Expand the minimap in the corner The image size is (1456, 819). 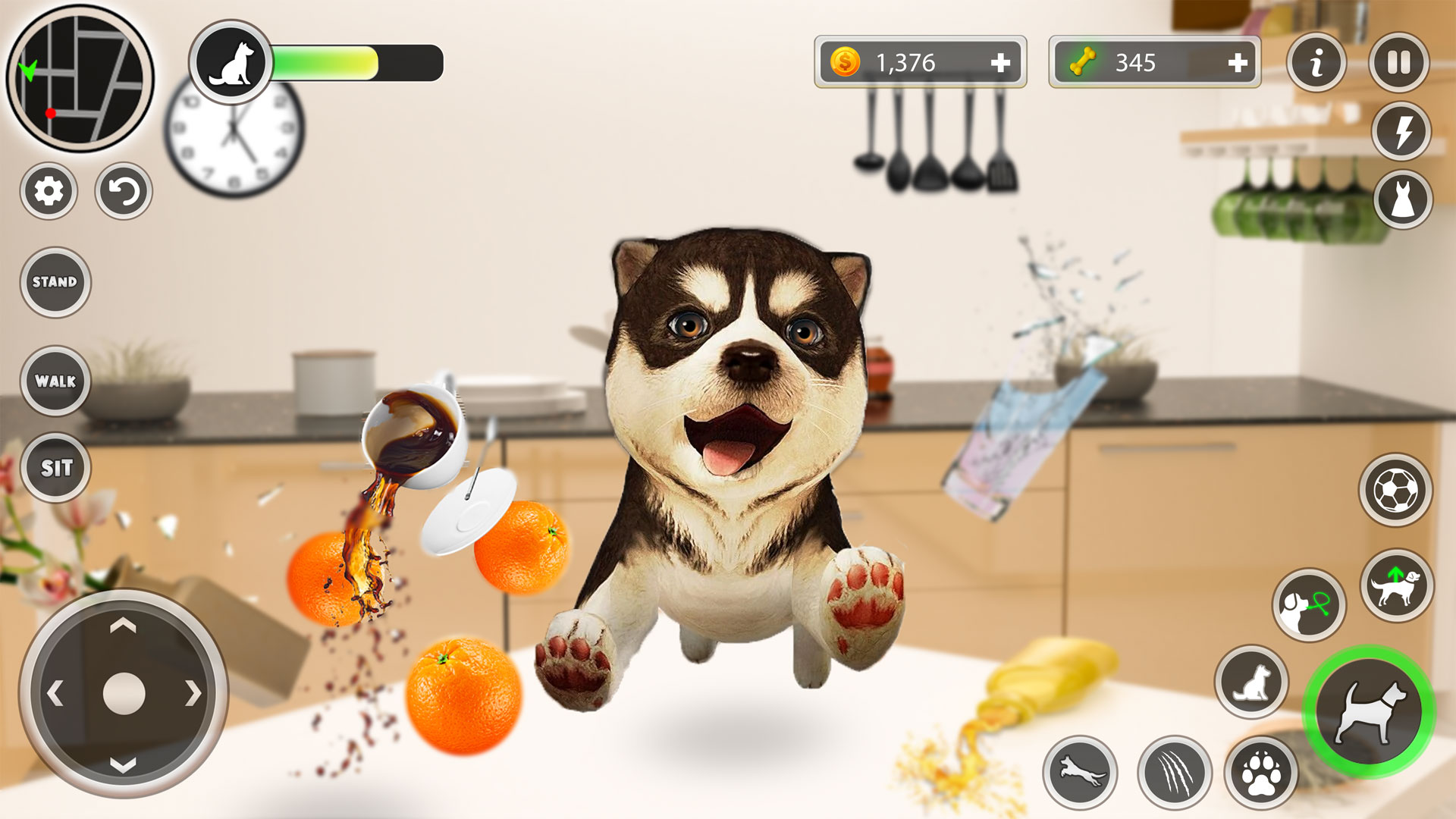tap(78, 78)
